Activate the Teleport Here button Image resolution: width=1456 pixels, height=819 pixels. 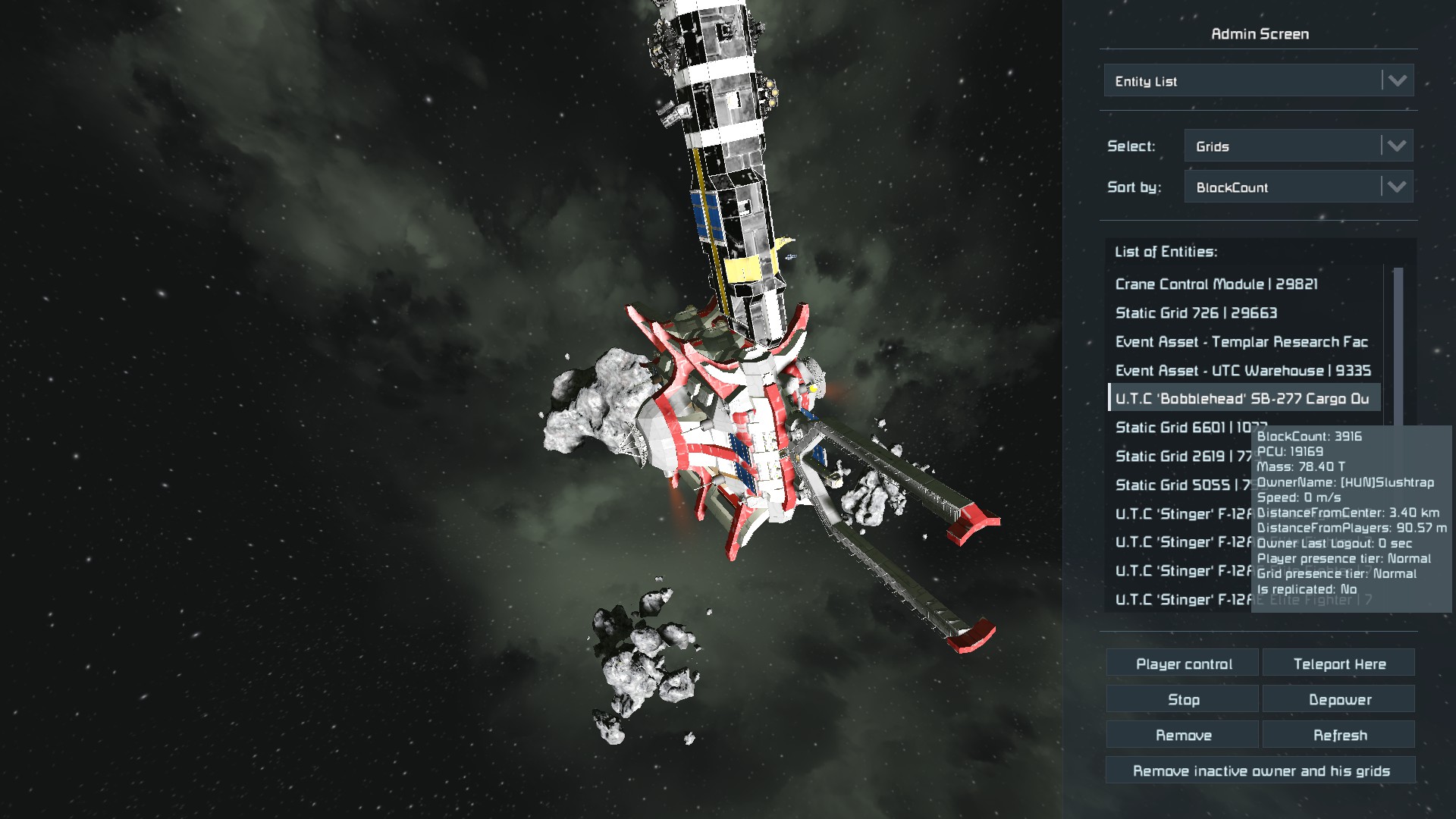pos(1338,664)
